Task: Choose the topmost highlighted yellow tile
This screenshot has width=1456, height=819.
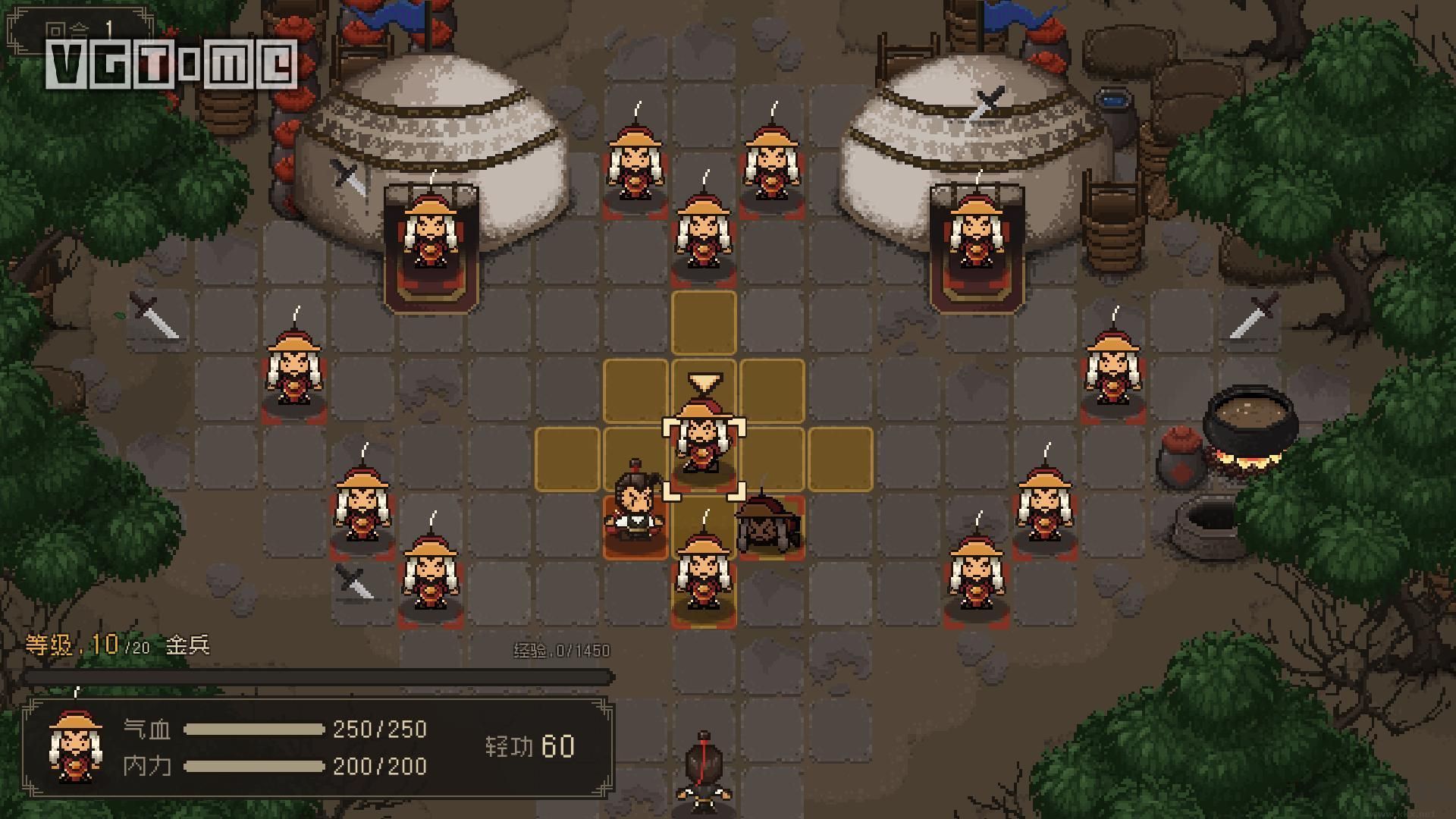Action: pos(704,323)
